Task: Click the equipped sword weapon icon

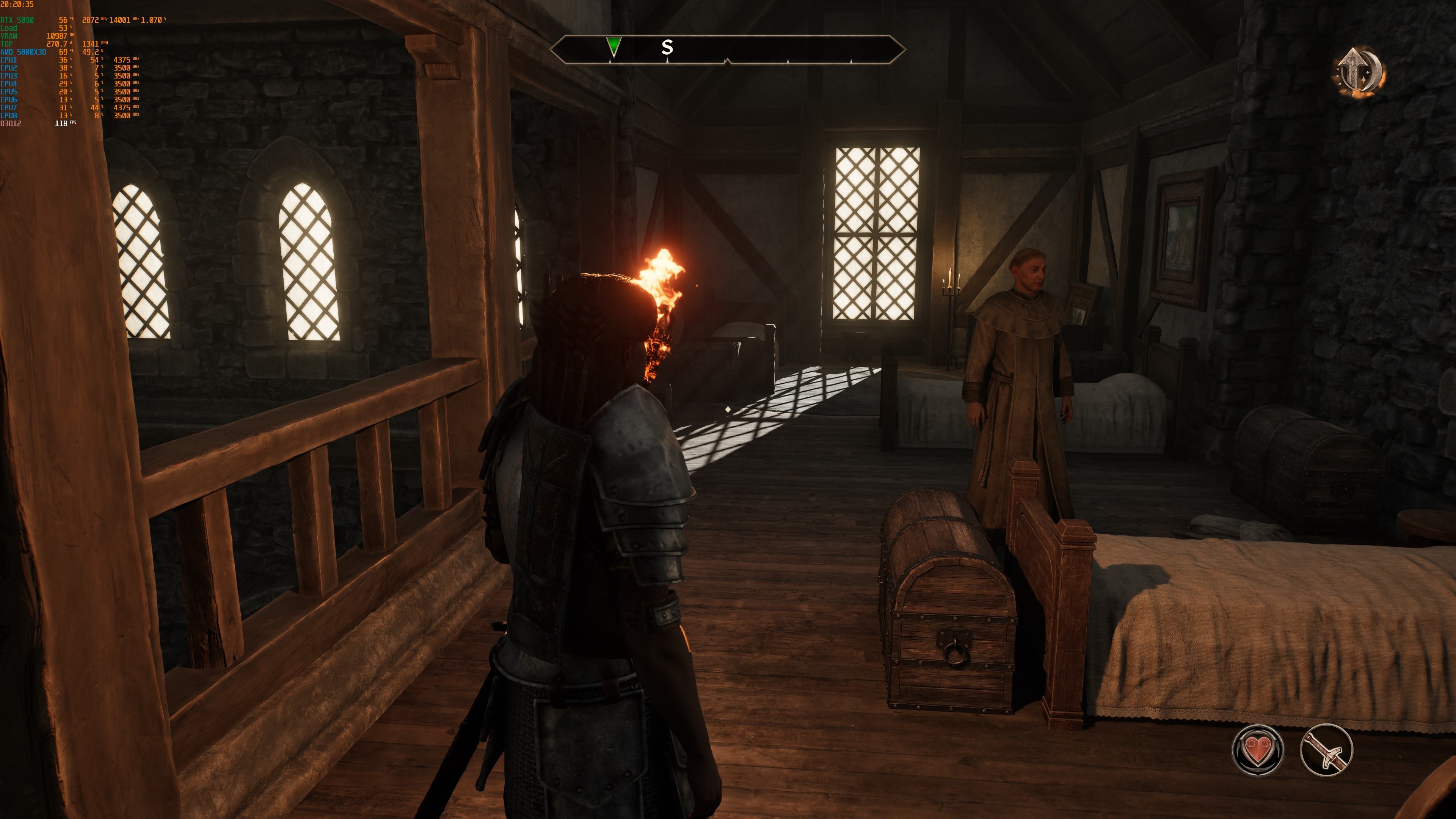Action: click(x=1326, y=750)
